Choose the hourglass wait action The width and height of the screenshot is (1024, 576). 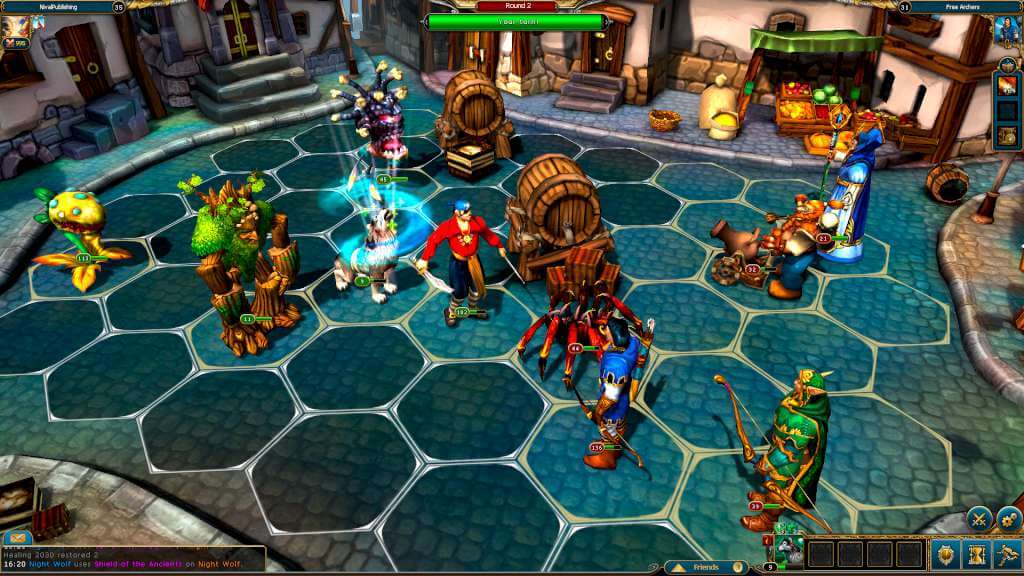pos(976,555)
